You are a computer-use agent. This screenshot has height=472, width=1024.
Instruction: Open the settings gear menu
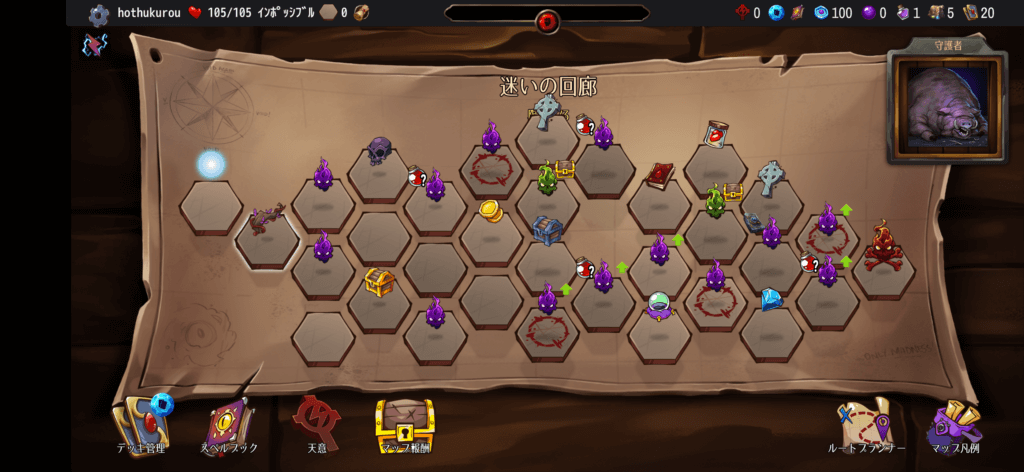click(x=98, y=14)
